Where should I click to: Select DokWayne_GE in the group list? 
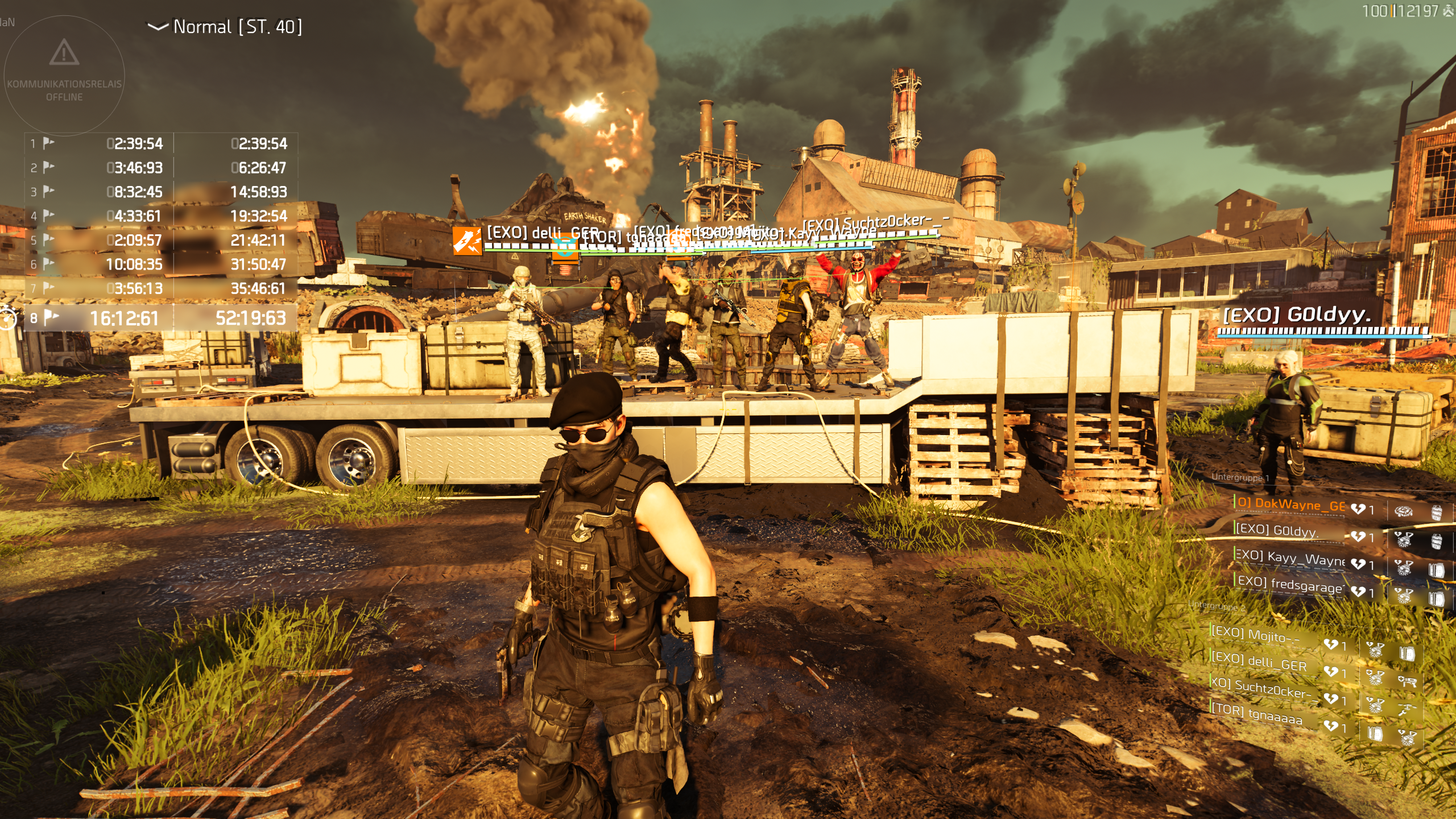click(1291, 504)
